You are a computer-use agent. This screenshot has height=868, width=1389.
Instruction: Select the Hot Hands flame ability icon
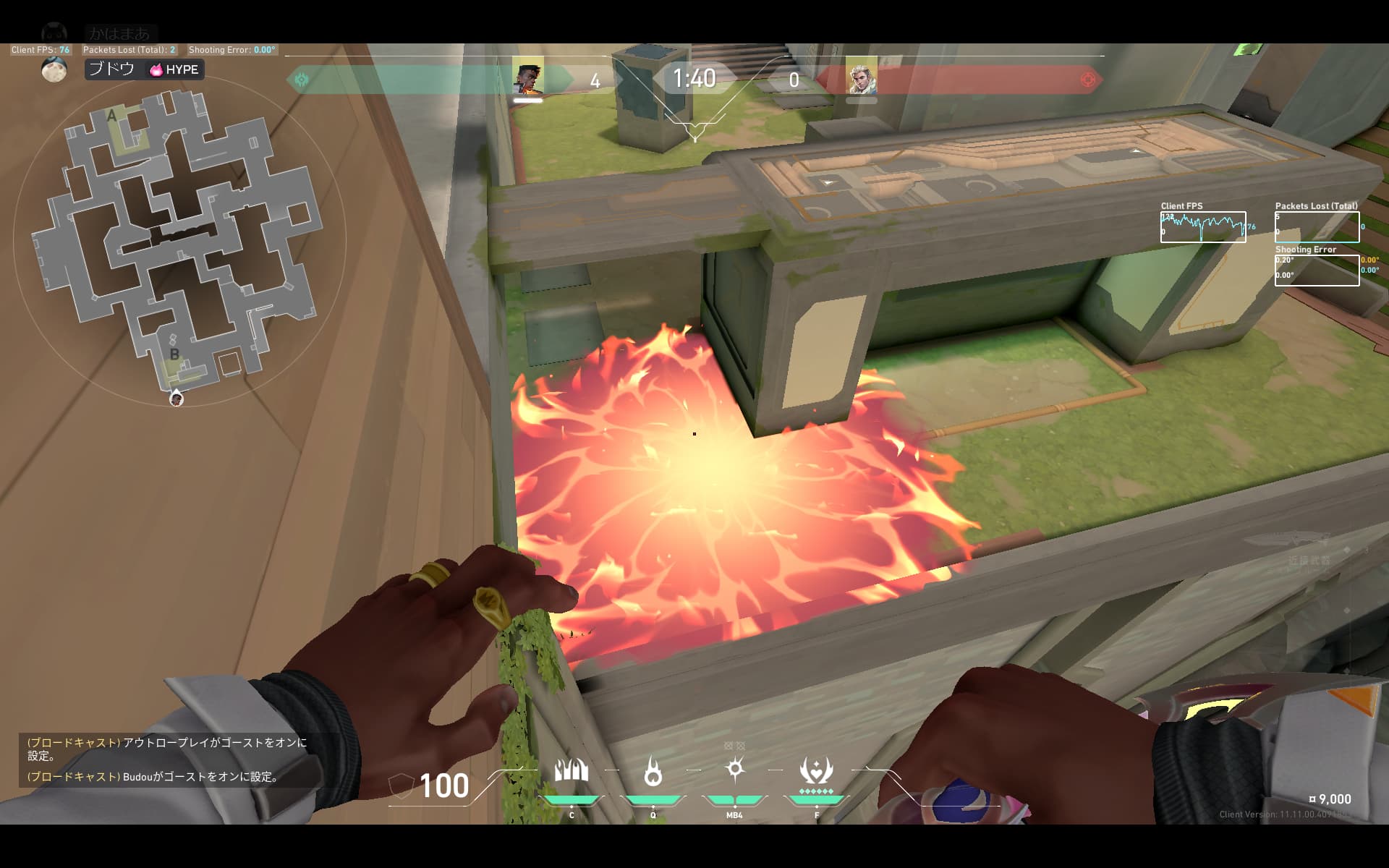[x=653, y=772]
